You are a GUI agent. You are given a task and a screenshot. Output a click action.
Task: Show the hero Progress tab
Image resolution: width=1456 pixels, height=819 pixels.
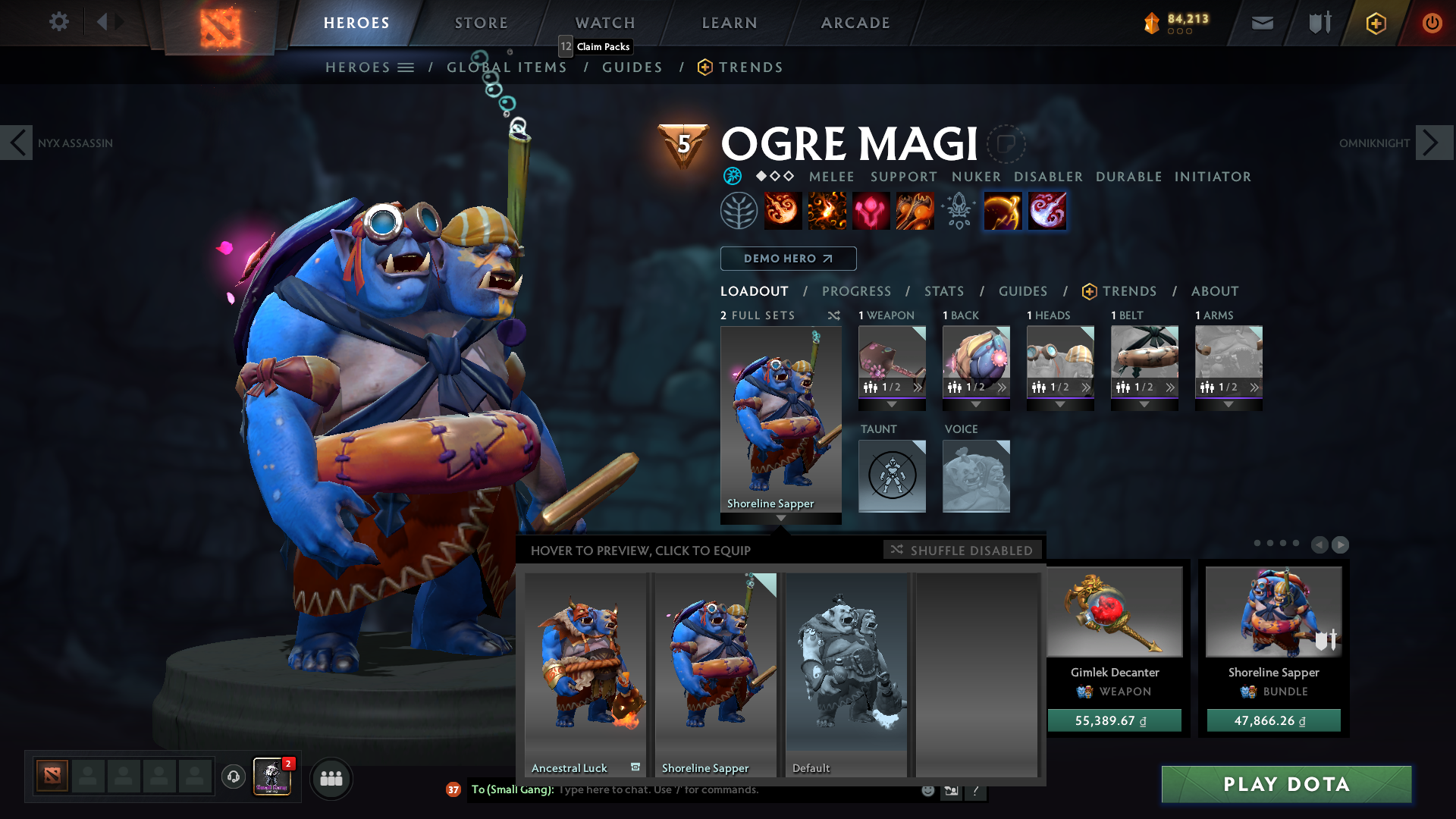pos(856,291)
